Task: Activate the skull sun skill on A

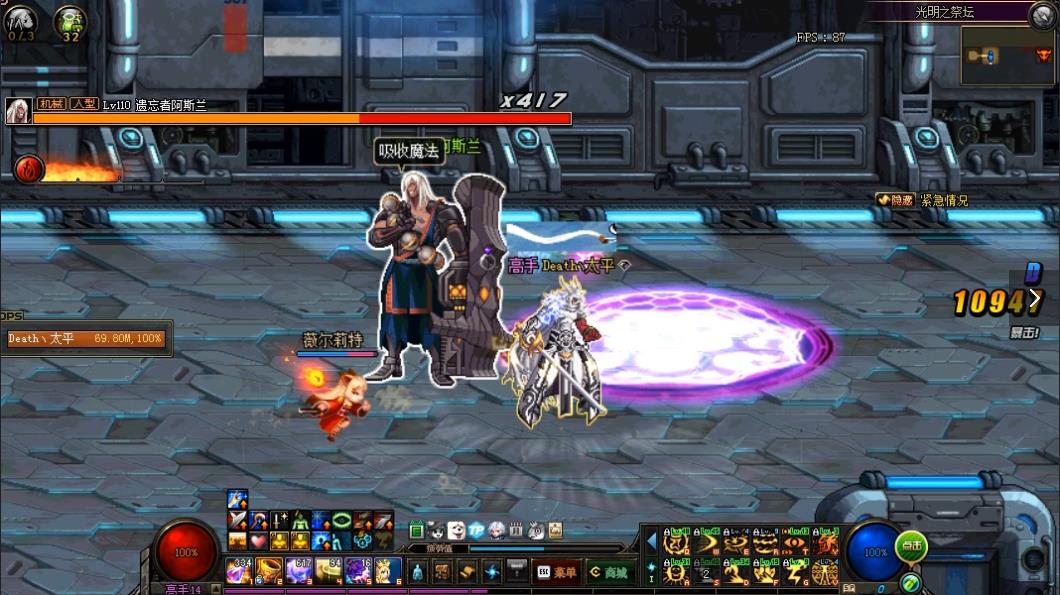Action: pyautogui.click(x=677, y=573)
